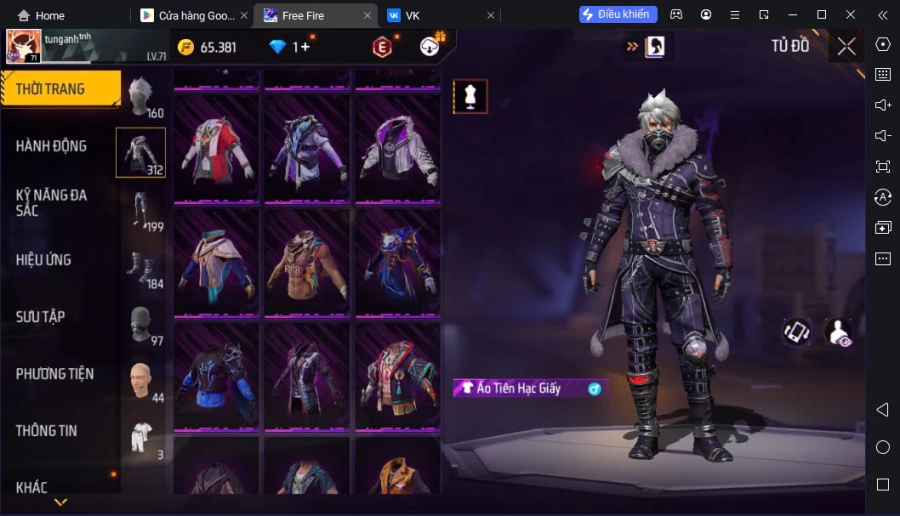The width and height of the screenshot is (900, 516).
Task: Select the jacket subcategory with 312 items
Action: pyautogui.click(x=141, y=154)
